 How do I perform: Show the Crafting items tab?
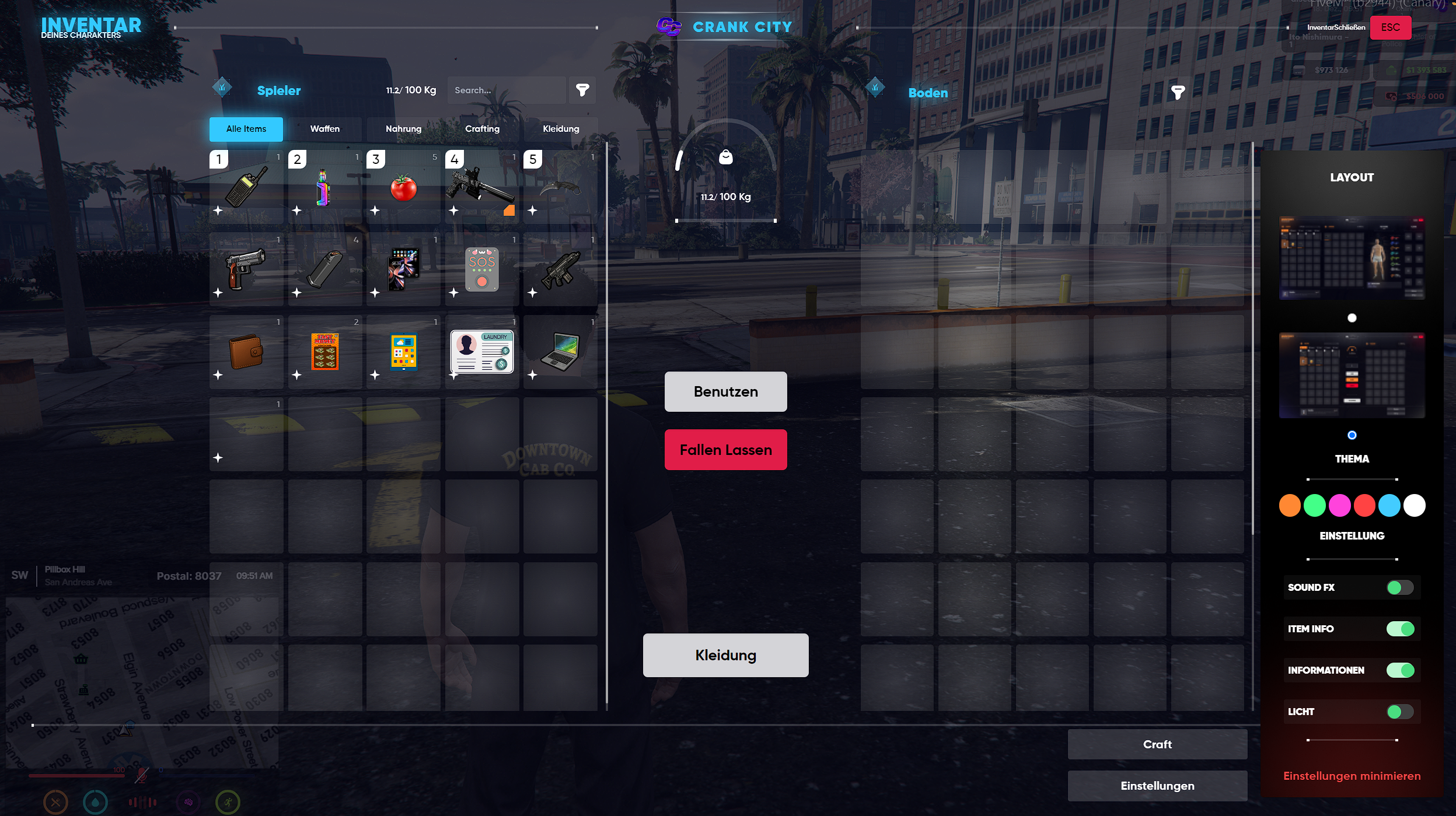pyautogui.click(x=482, y=129)
